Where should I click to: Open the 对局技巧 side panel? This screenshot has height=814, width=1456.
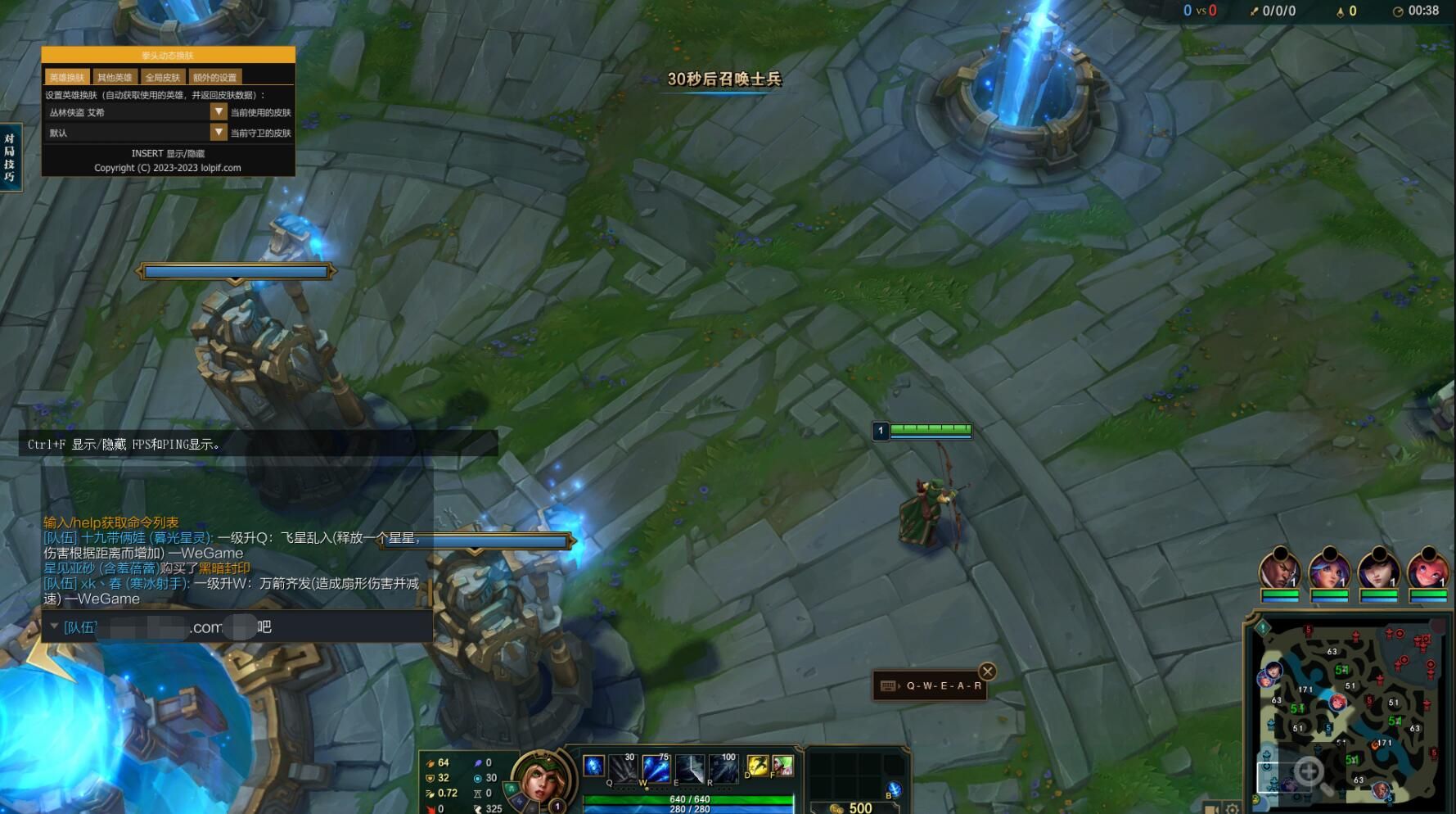(10, 157)
